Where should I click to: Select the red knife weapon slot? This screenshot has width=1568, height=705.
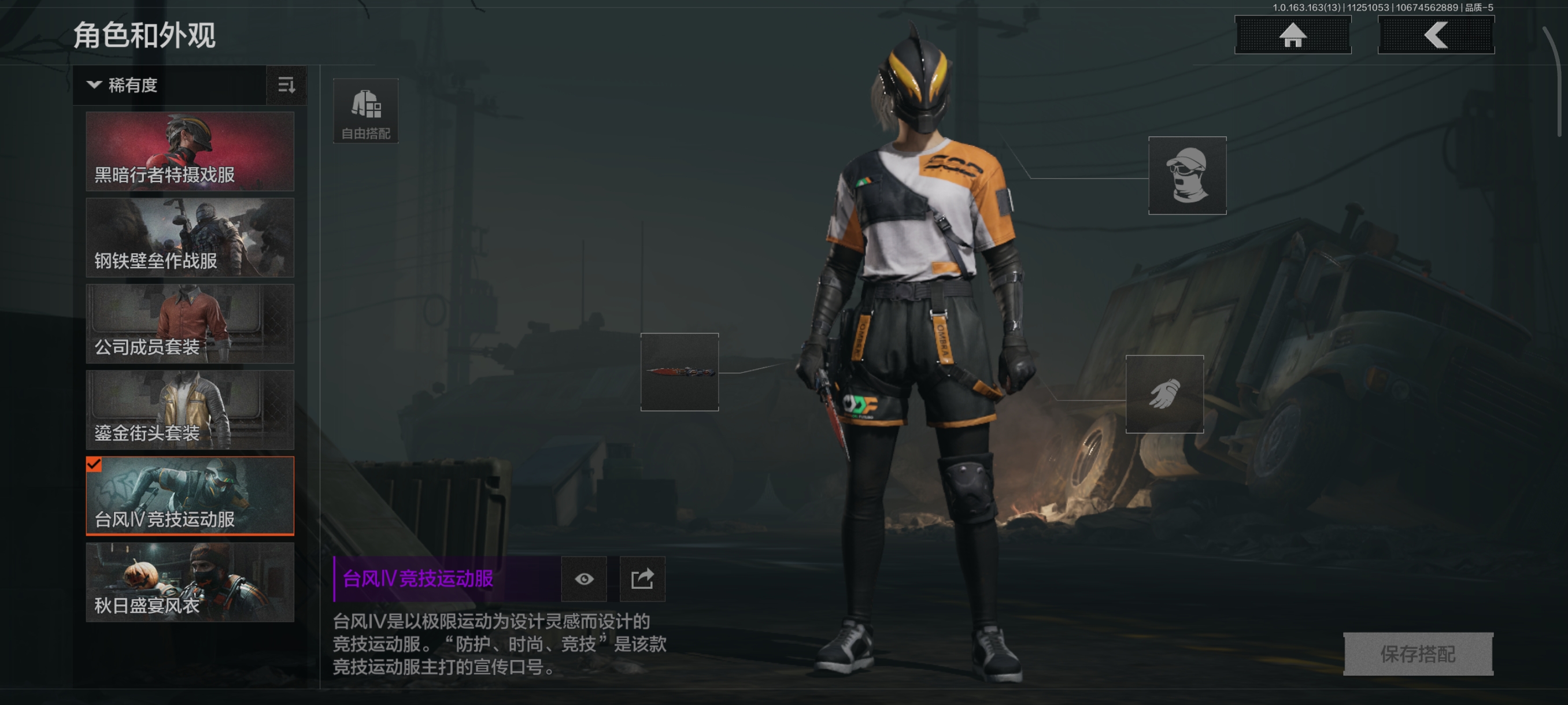(x=679, y=372)
